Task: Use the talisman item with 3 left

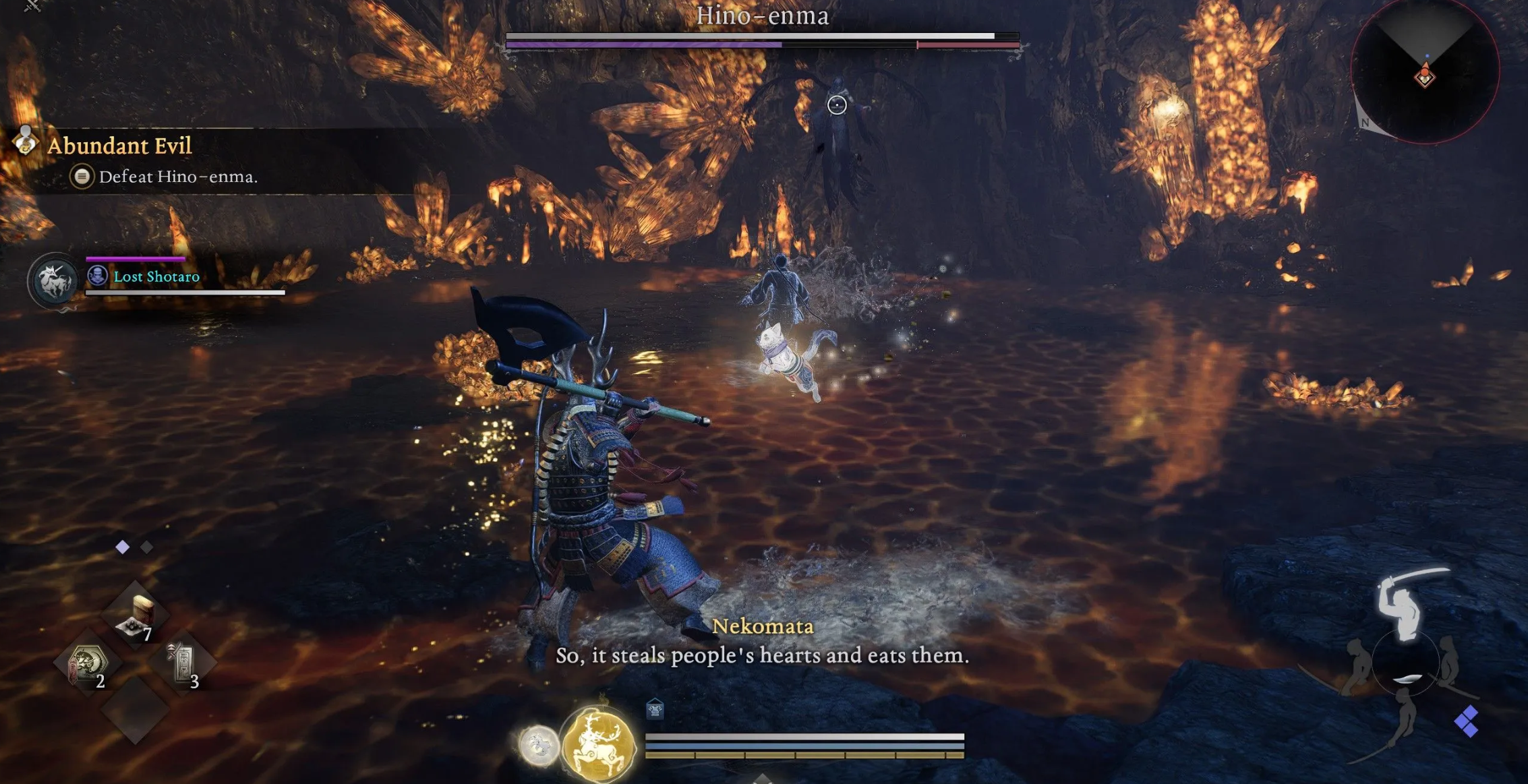Action: pos(183,664)
